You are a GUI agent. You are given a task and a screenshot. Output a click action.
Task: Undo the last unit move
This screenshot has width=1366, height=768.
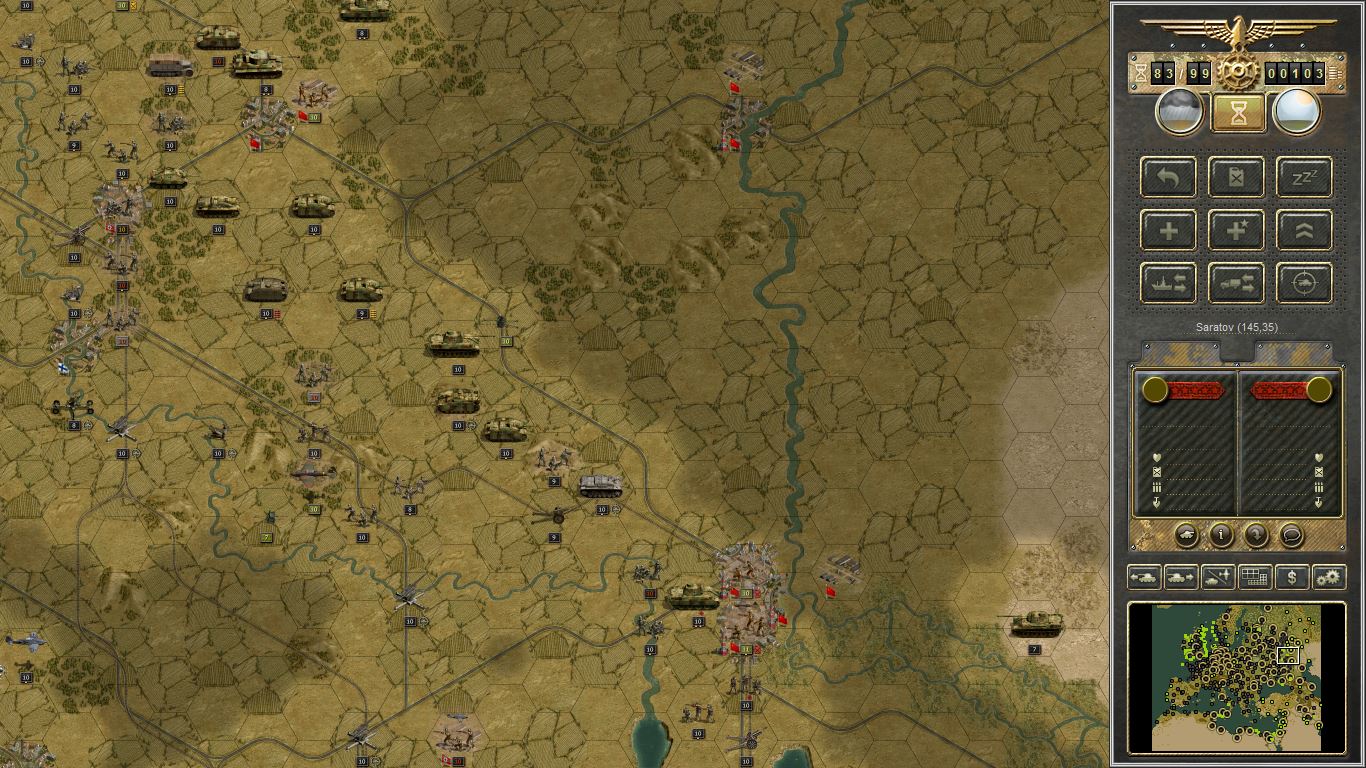click(1168, 177)
